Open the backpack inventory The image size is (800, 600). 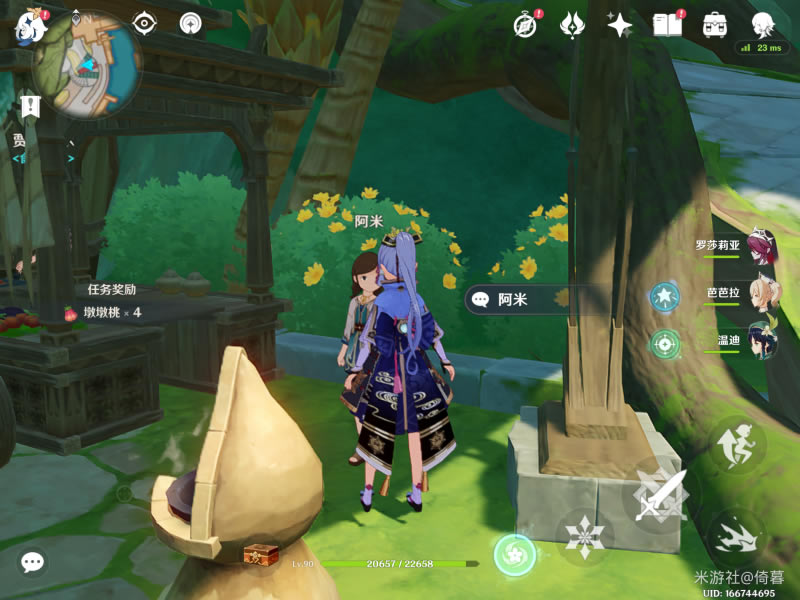pyautogui.click(x=714, y=24)
